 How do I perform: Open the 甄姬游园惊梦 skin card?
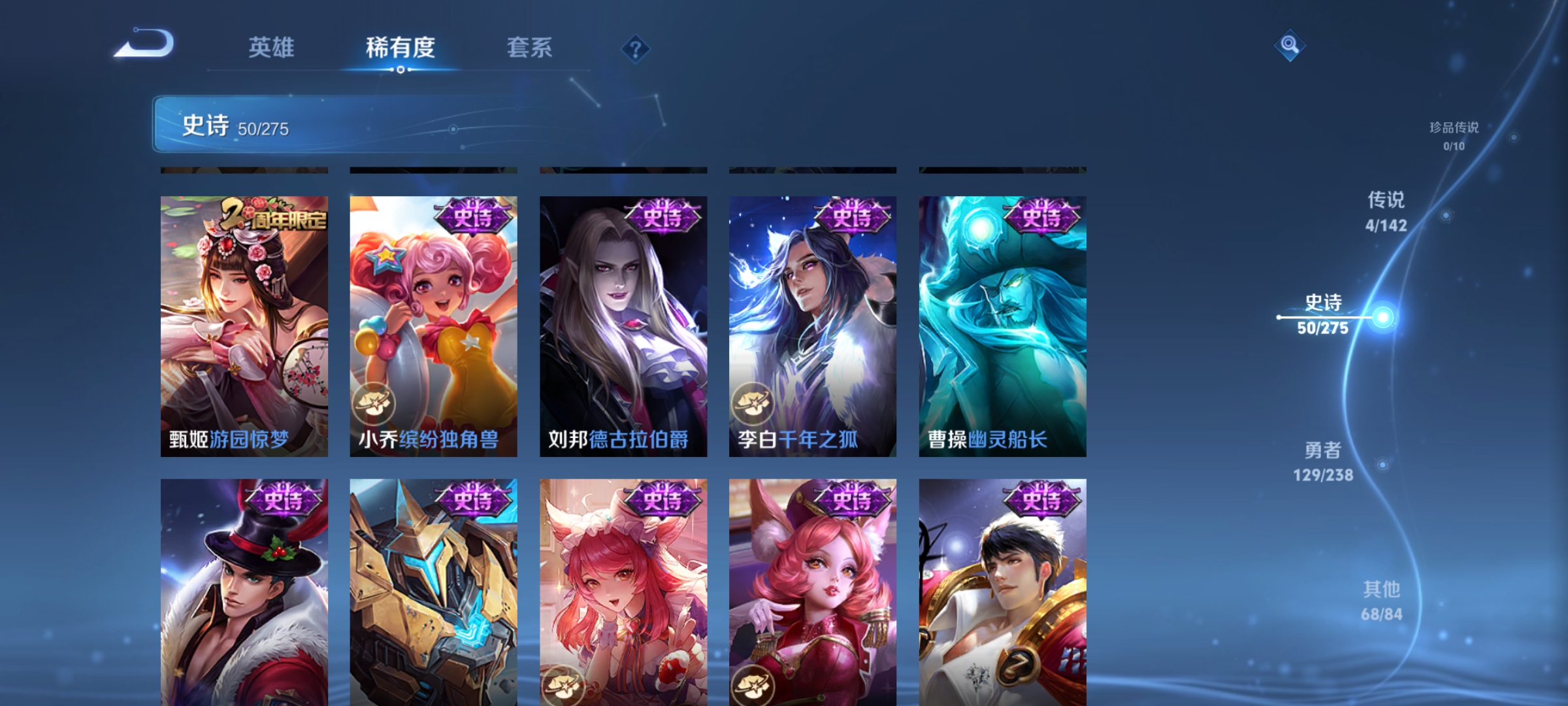point(243,320)
